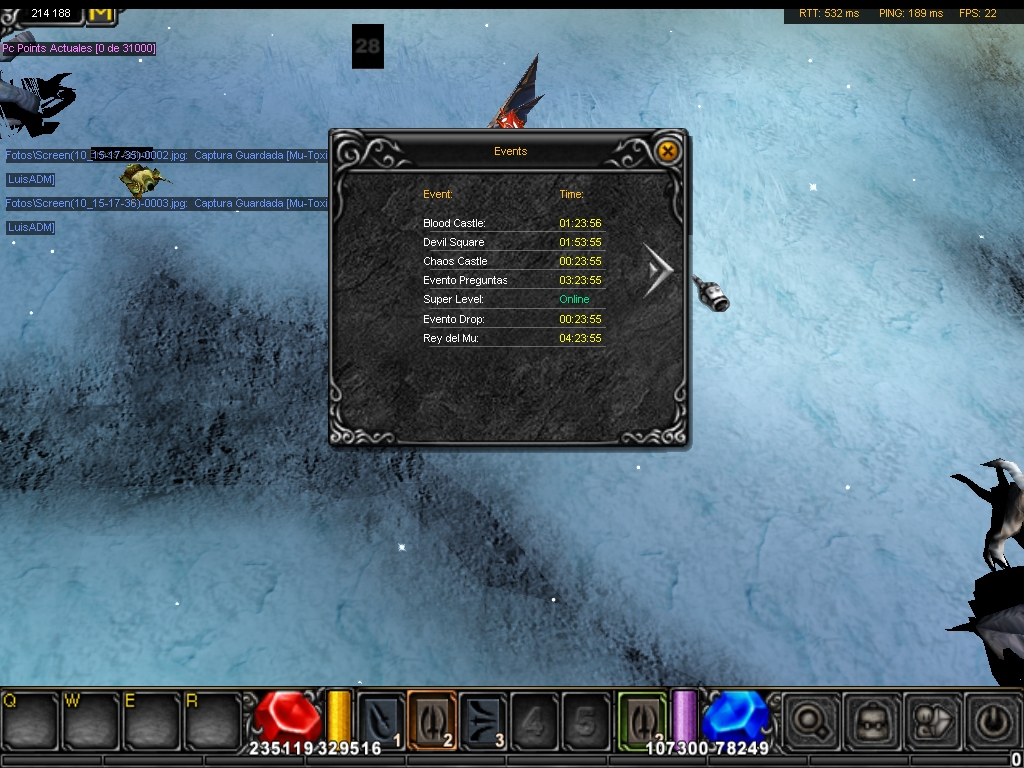The width and height of the screenshot is (1024, 768).
Task: Select the Evento Preguntas row
Action: (x=512, y=280)
